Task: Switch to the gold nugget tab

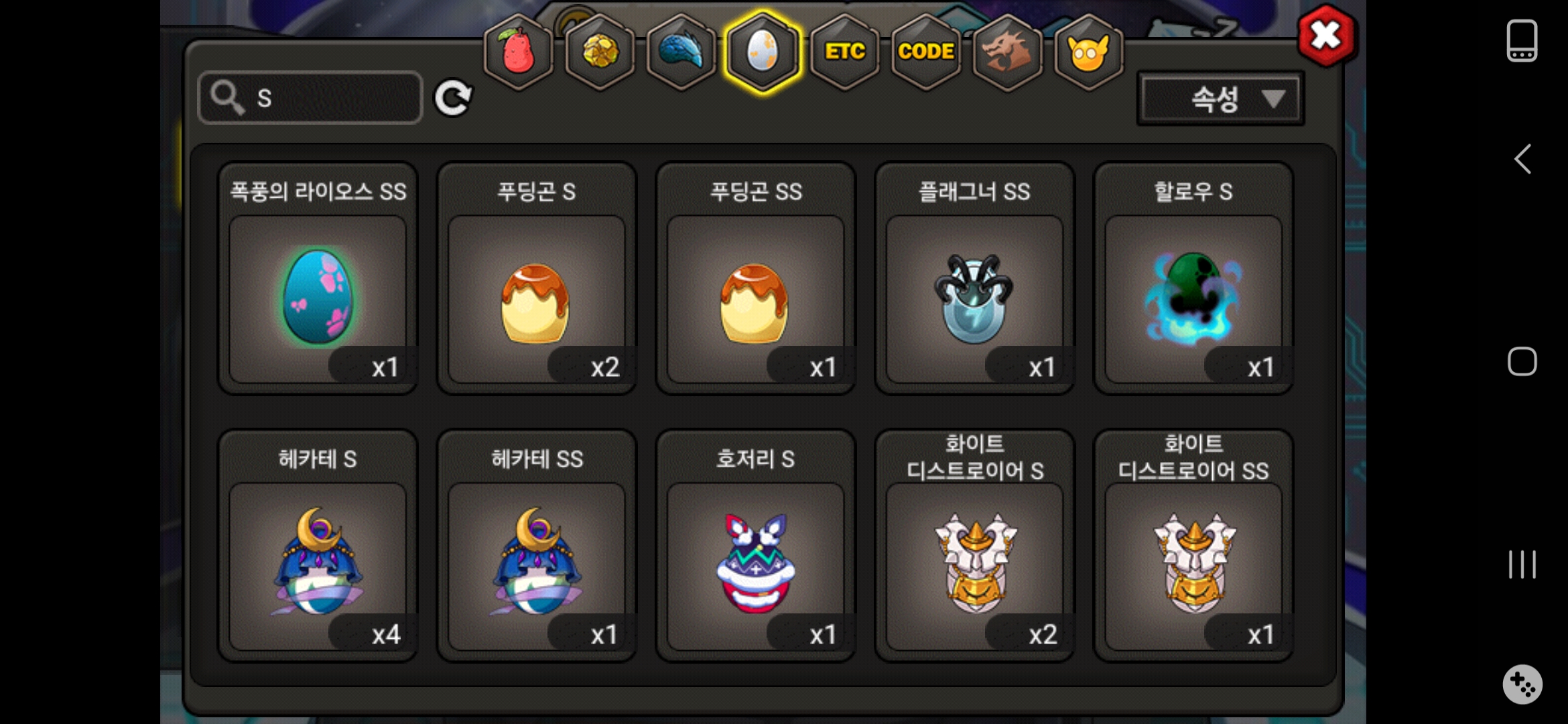Action: [600, 52]
